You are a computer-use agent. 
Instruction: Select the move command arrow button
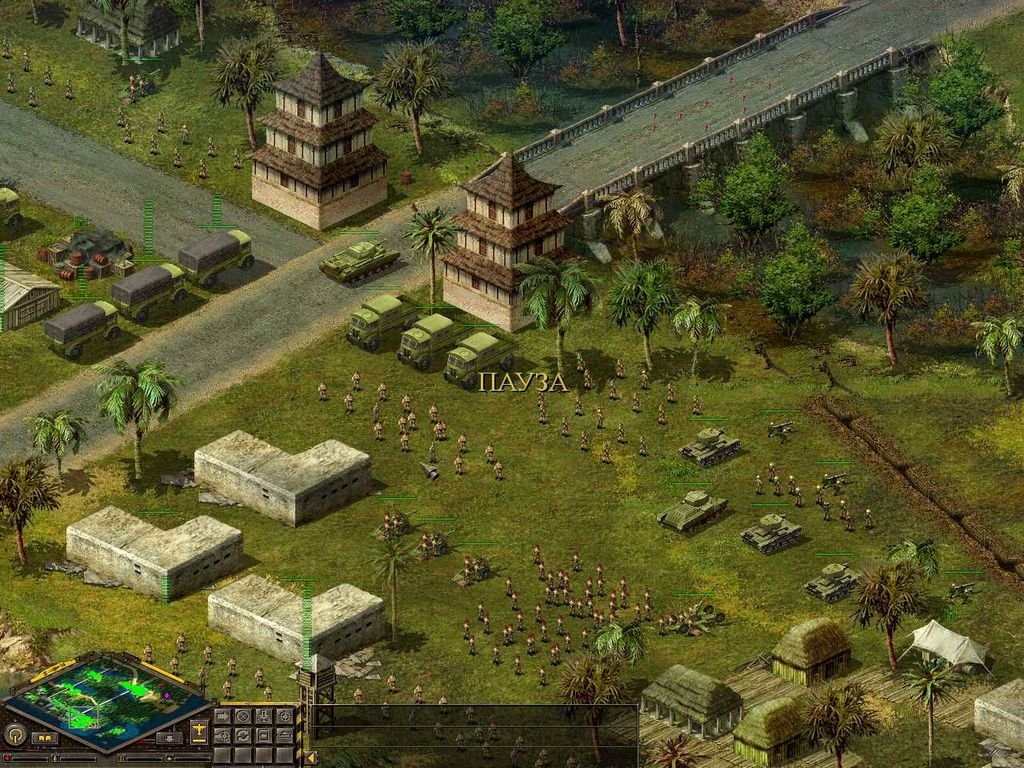(222, 716)
